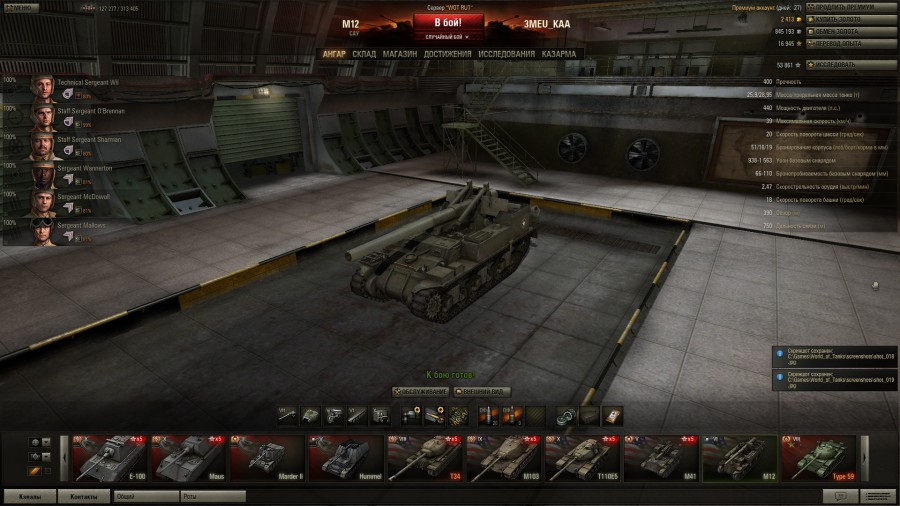This screenshot has width=900, height=506.
Task: Select the E-100 tank in the carousel
Action: point(110,459)
